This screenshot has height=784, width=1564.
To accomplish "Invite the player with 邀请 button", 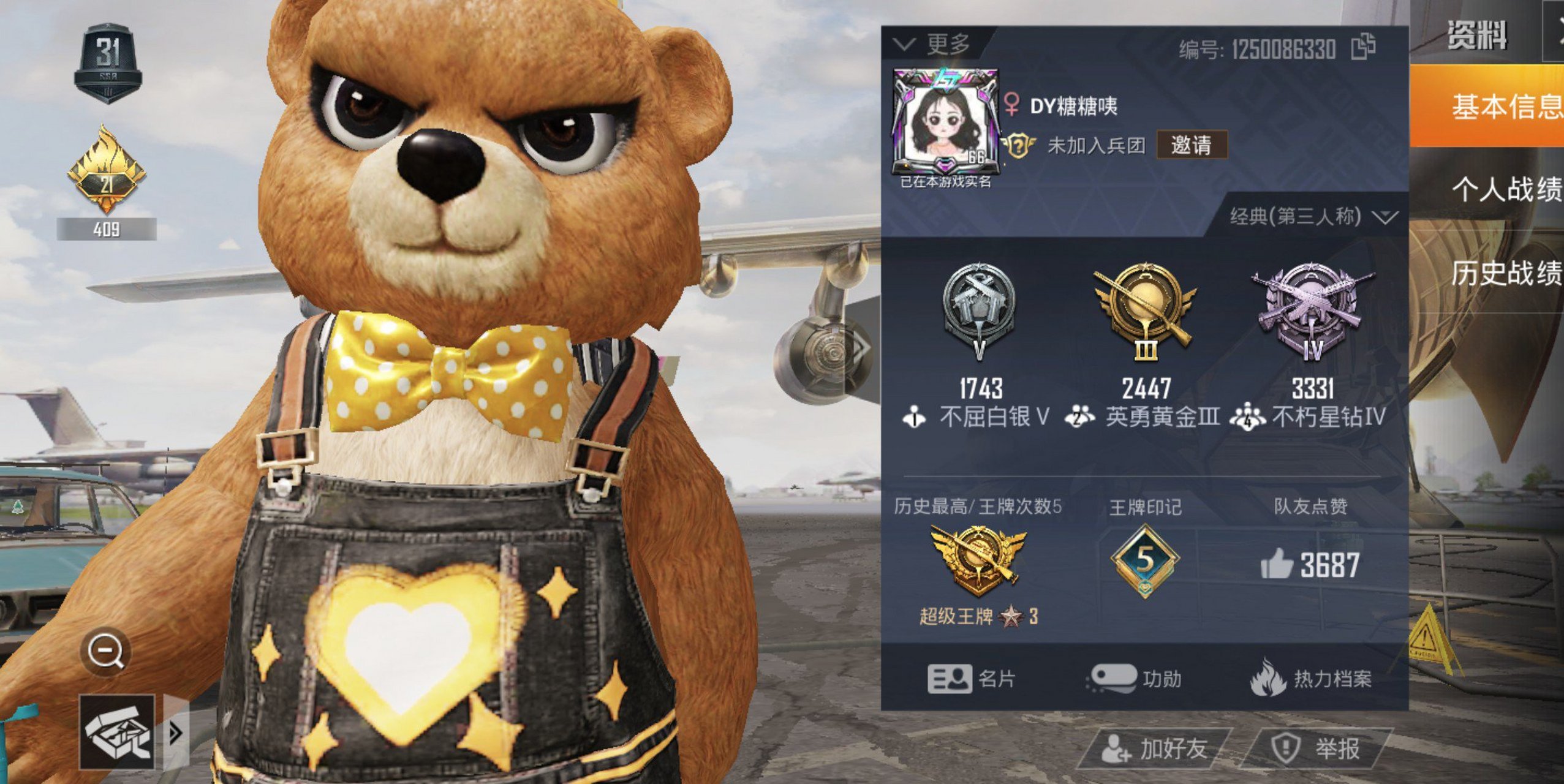I will [1191, 145].
